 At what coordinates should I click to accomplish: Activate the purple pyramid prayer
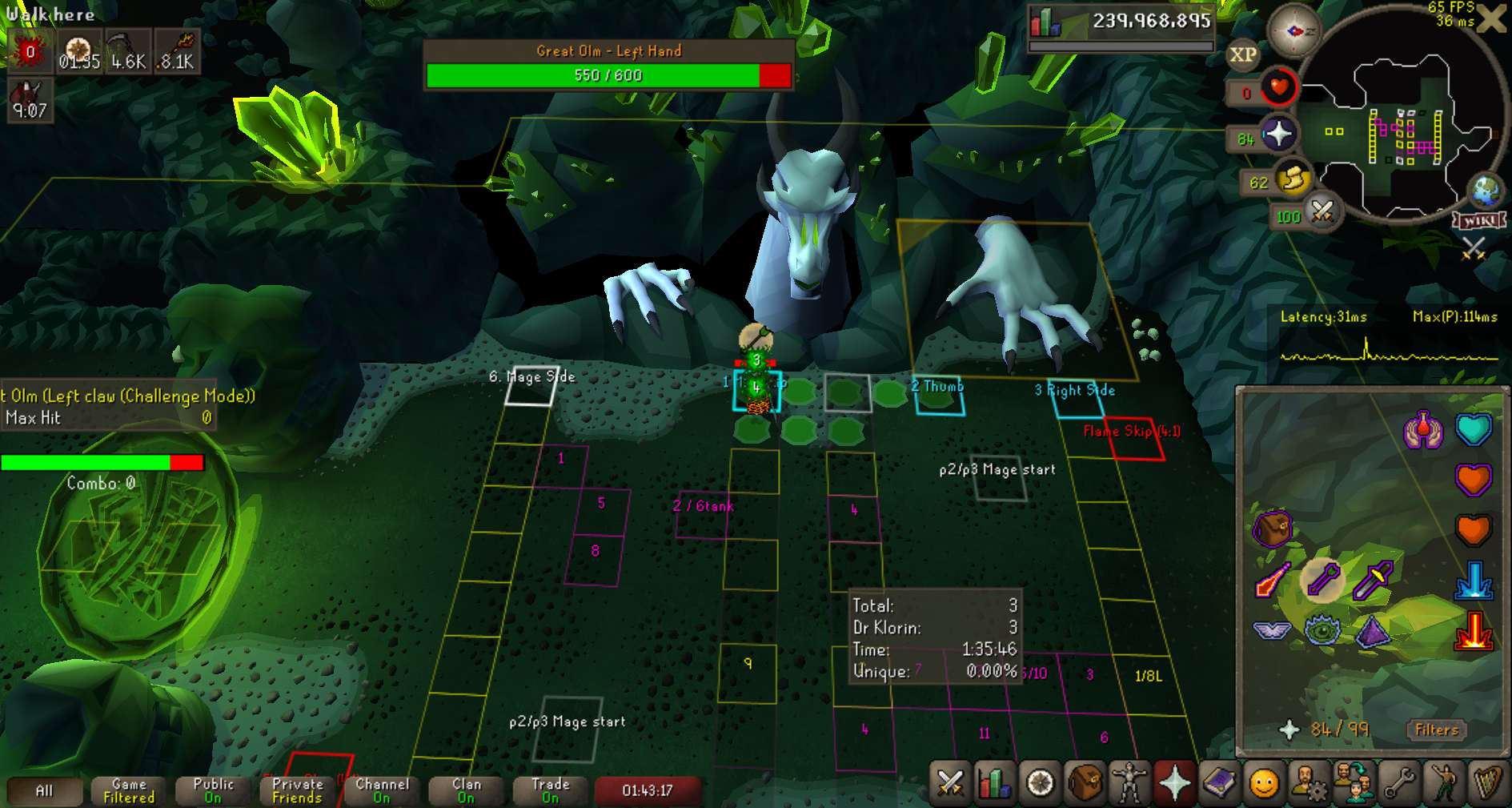pyautogui.click(x=1374, y=630)
